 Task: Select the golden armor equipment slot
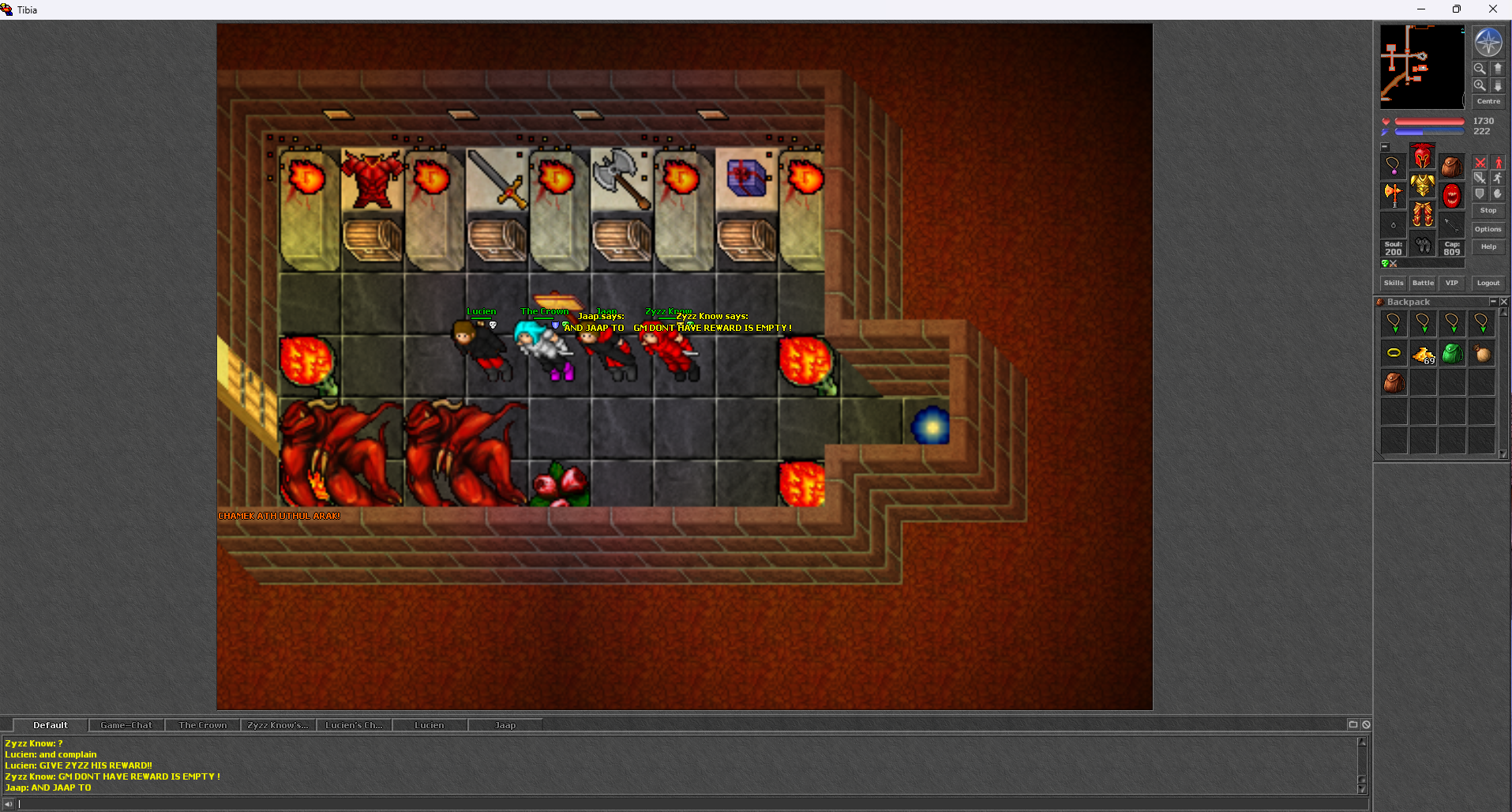pyautogui.click(x=1423, y=186)
